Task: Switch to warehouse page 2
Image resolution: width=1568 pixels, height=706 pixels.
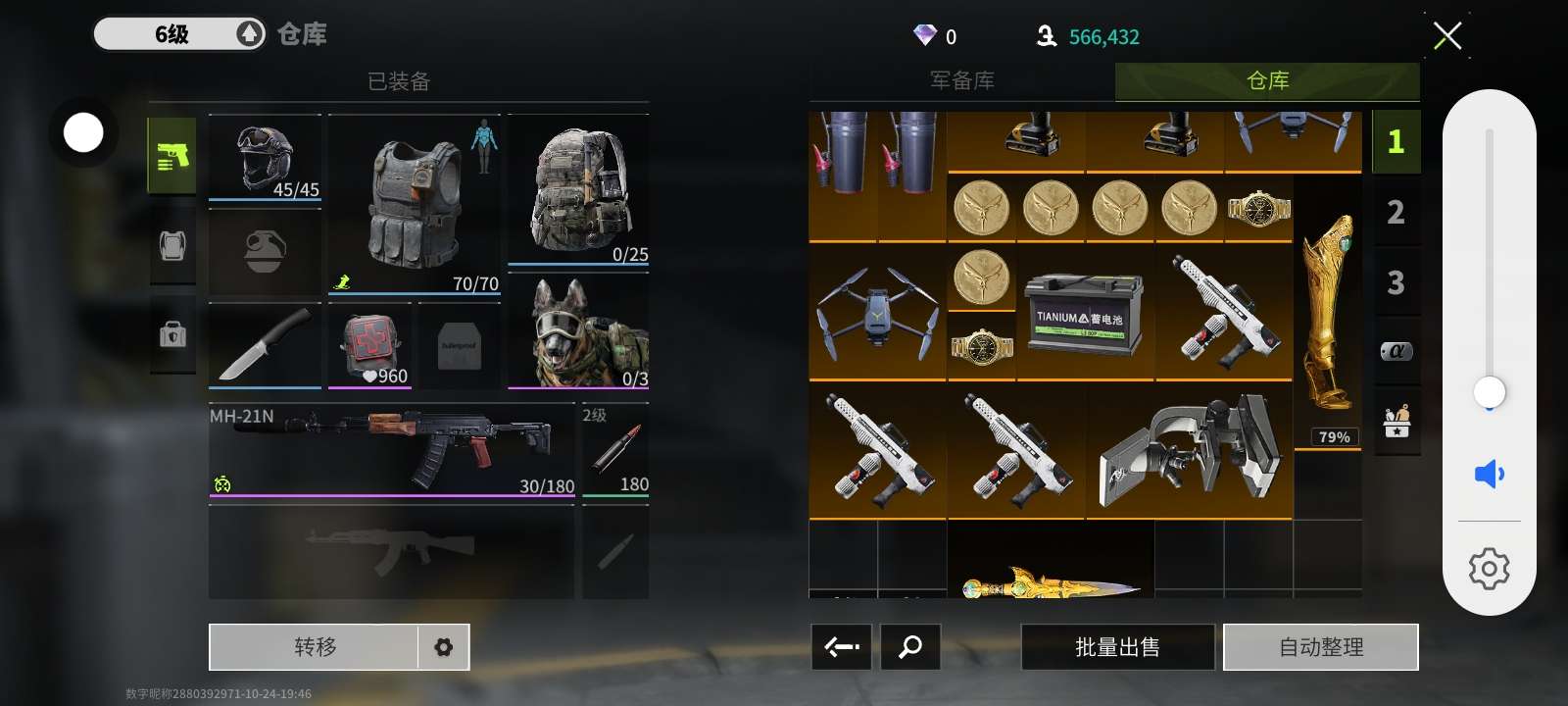Action: point(1396,212)
